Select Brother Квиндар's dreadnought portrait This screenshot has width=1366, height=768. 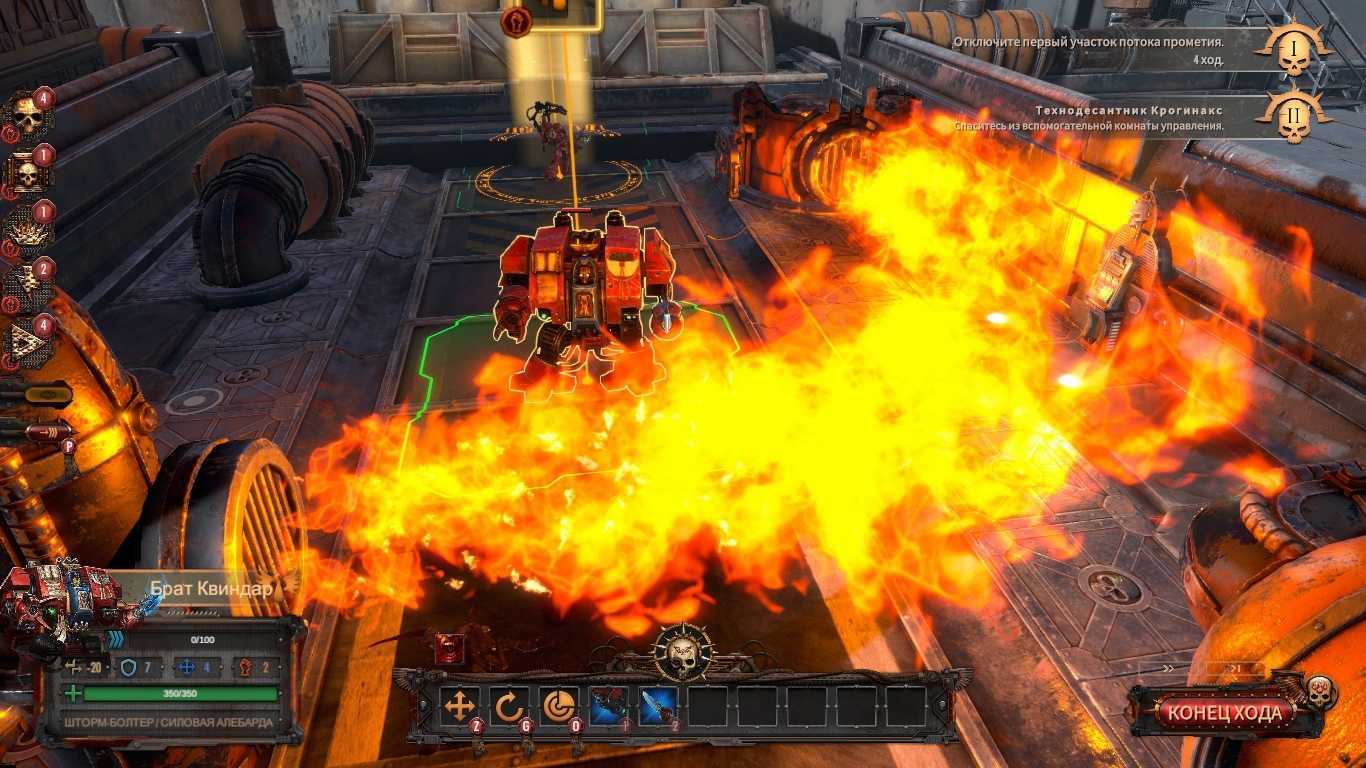click(62, 606)
